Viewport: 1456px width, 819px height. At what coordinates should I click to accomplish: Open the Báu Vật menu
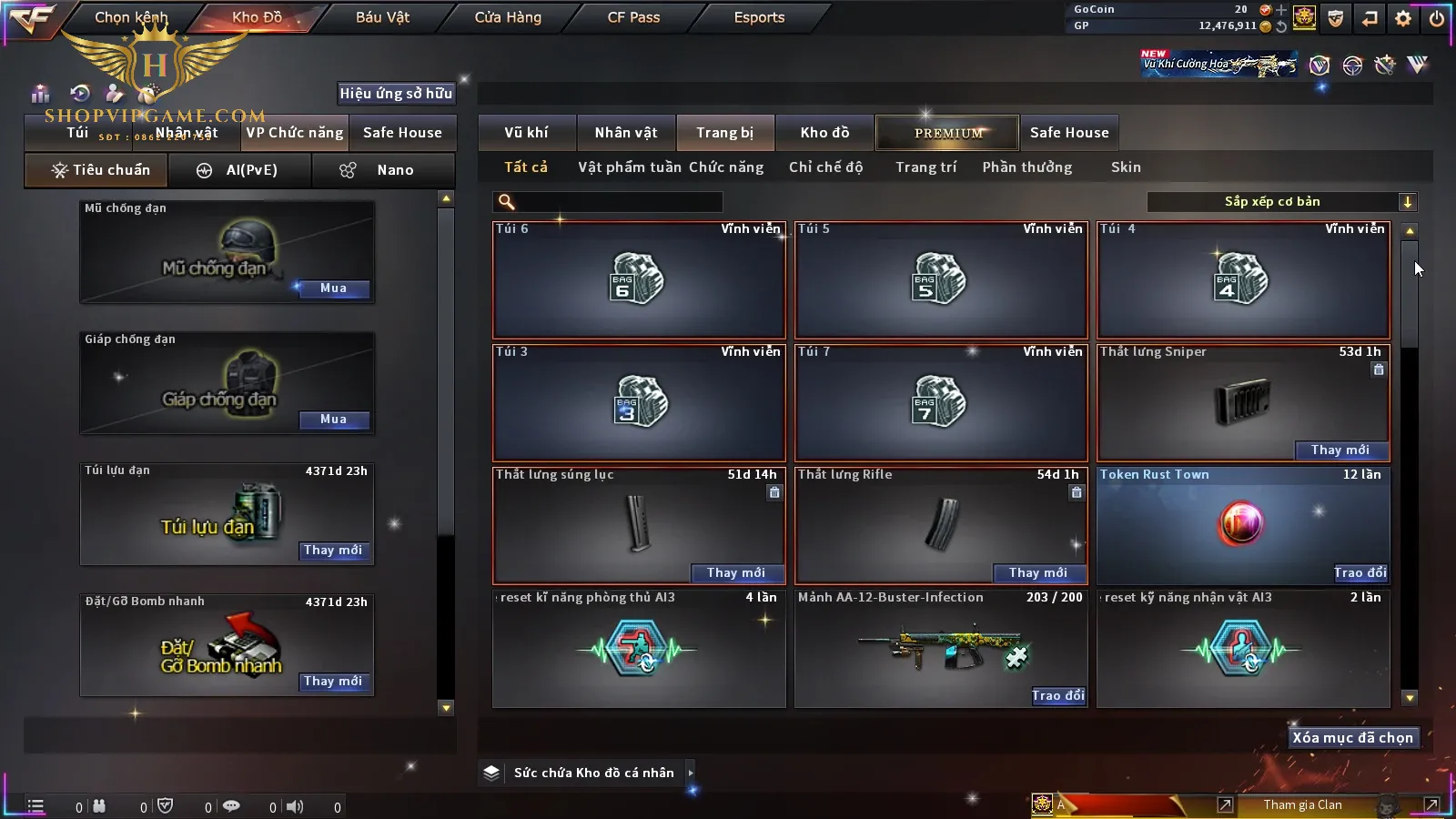tap(382, 17)
